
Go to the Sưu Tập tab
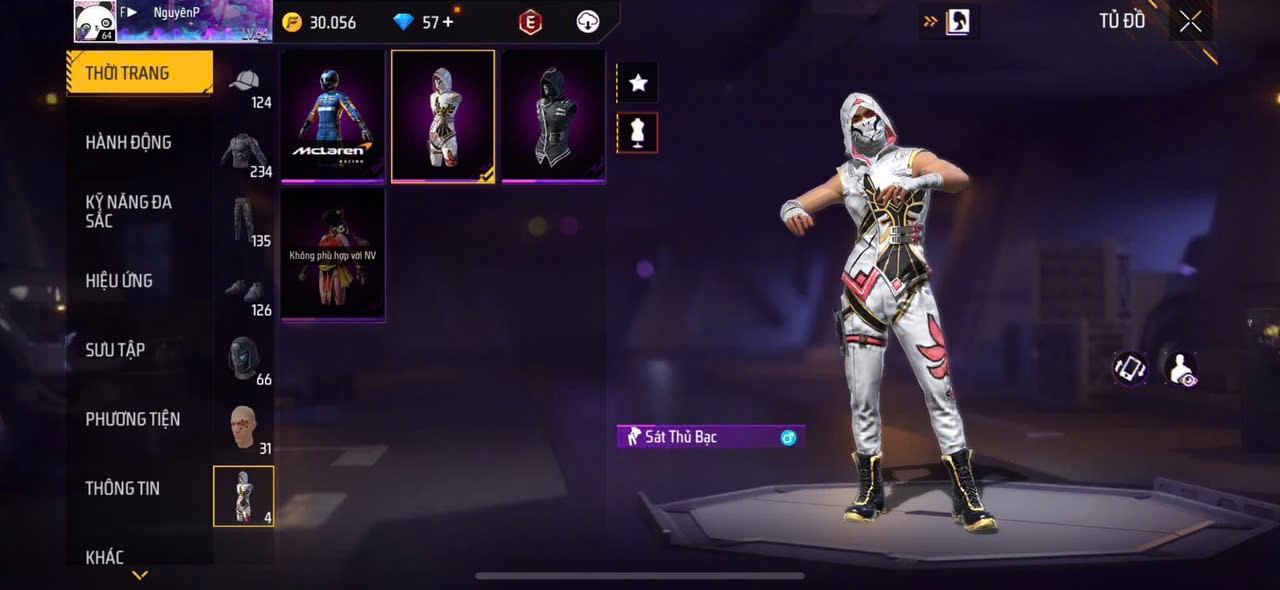coord(115,350)
